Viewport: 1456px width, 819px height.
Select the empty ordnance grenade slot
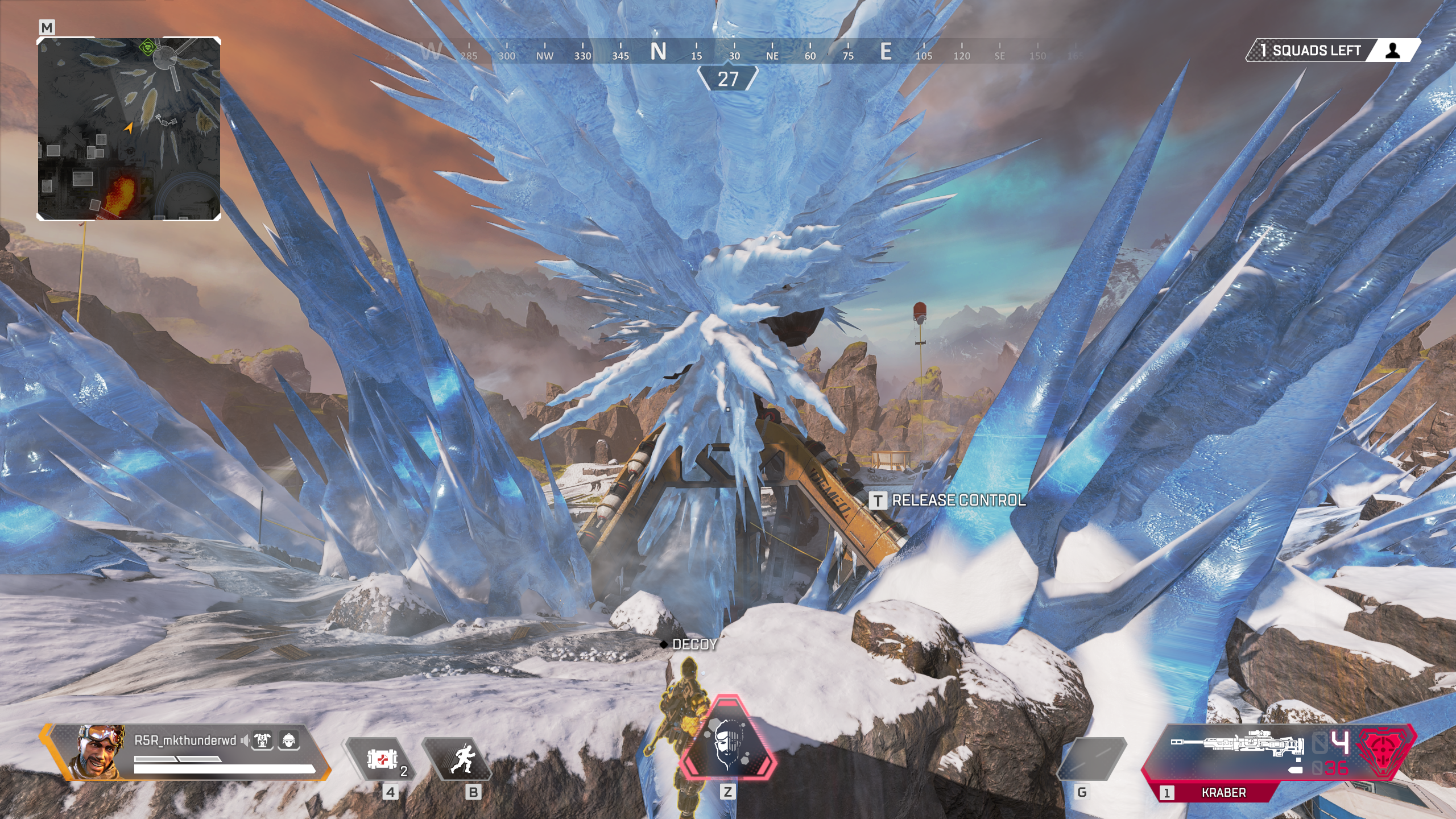[1091, 759]
